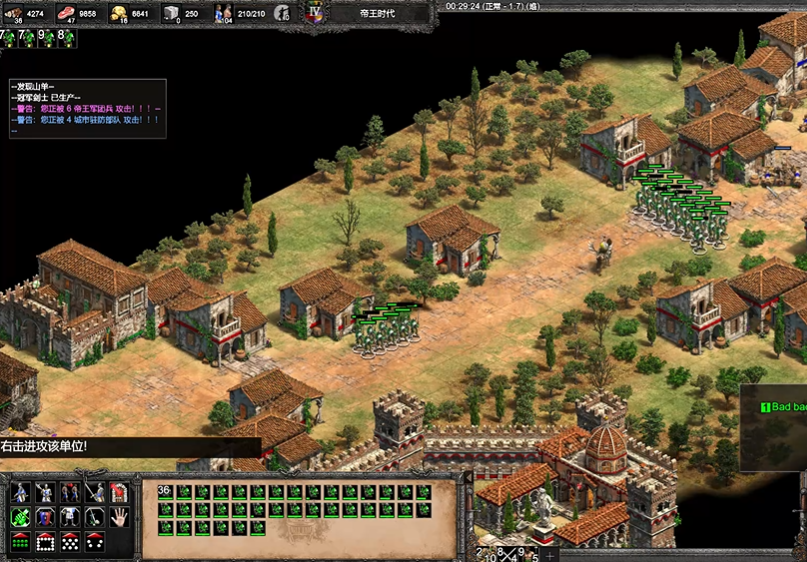The image size is (807, 562).
Task: Click the follow unit command
Action: (70, 517)
